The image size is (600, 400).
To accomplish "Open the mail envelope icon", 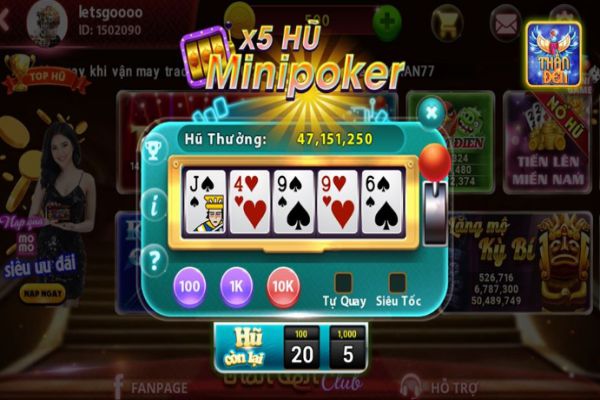I will point(507,21).
